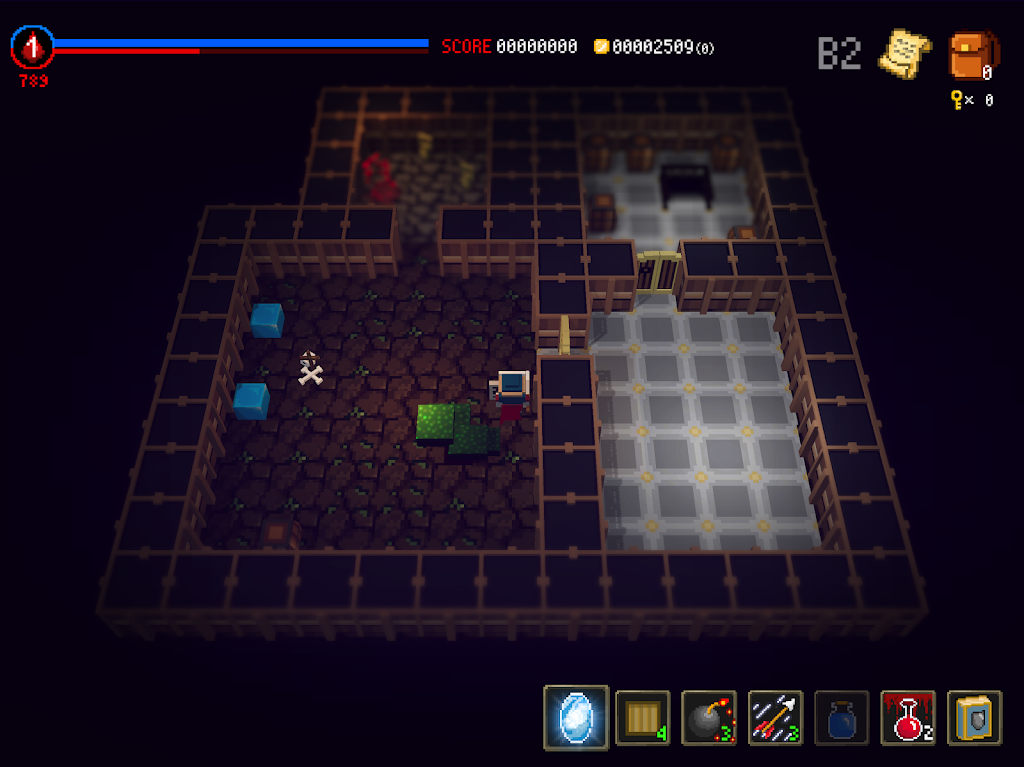The width and height of the screenshot is (1024, 767).
Task: Select the arrows hotbar slot
Action: [774, 717]
